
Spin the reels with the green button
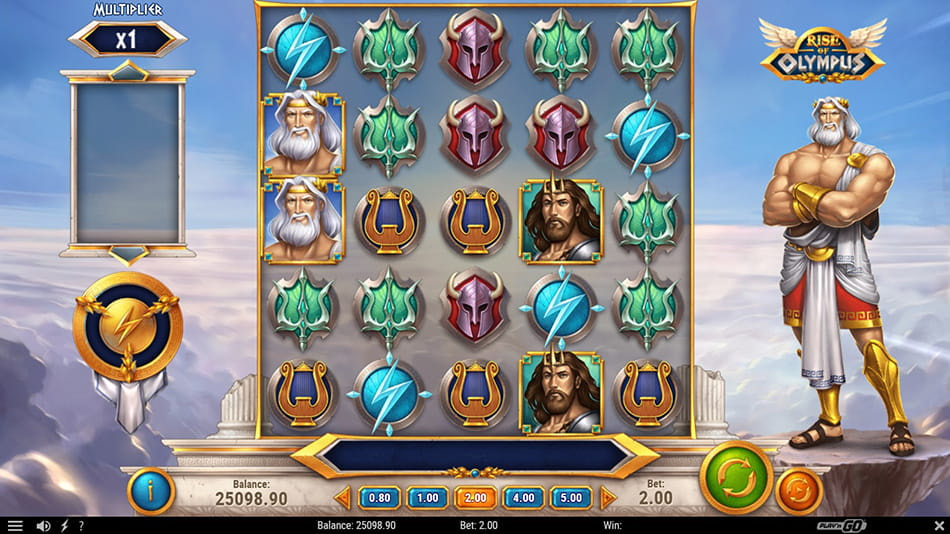tap(736, 477)
